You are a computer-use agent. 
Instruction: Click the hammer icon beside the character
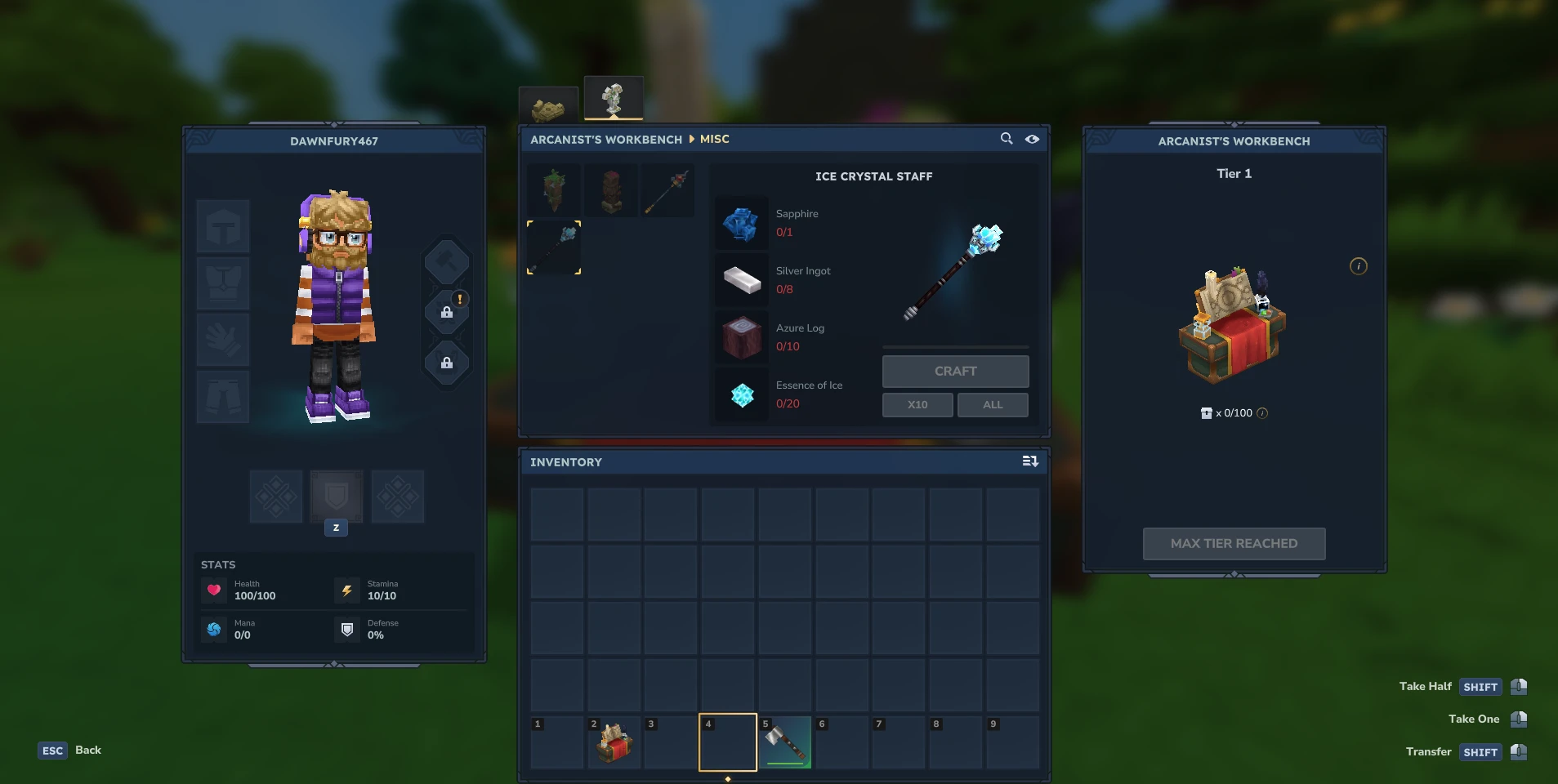tap(446, 262)
